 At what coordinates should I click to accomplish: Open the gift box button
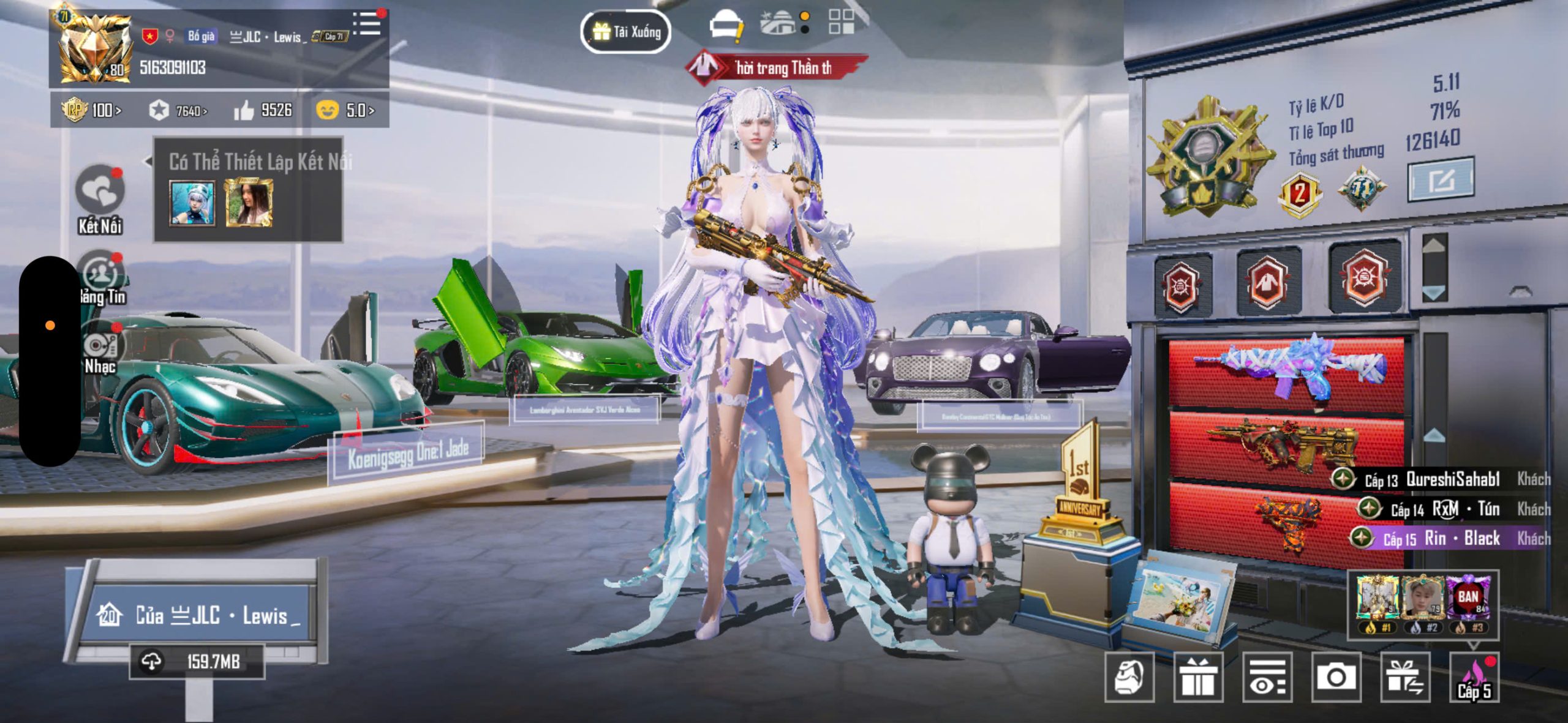click(x=1198, y=677)
